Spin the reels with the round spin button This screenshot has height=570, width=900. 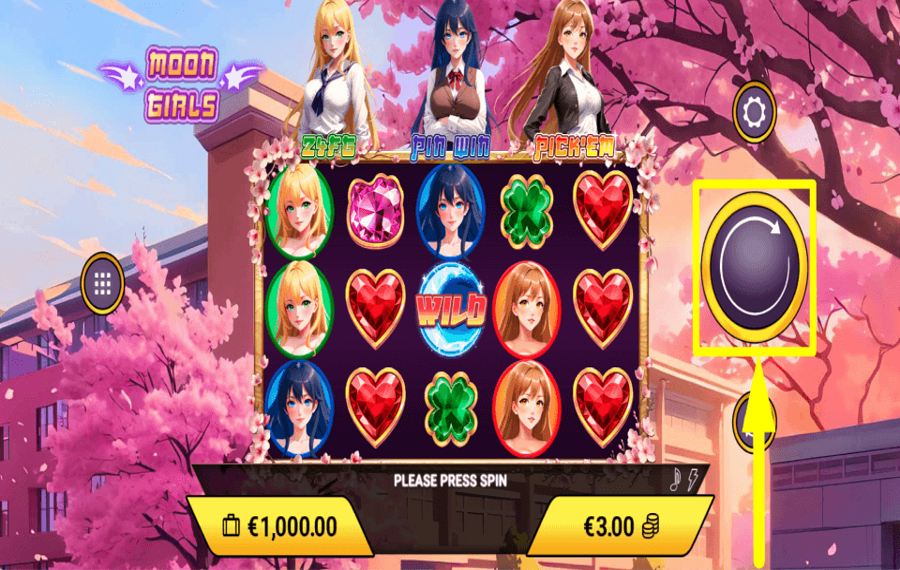click(754, 267)
